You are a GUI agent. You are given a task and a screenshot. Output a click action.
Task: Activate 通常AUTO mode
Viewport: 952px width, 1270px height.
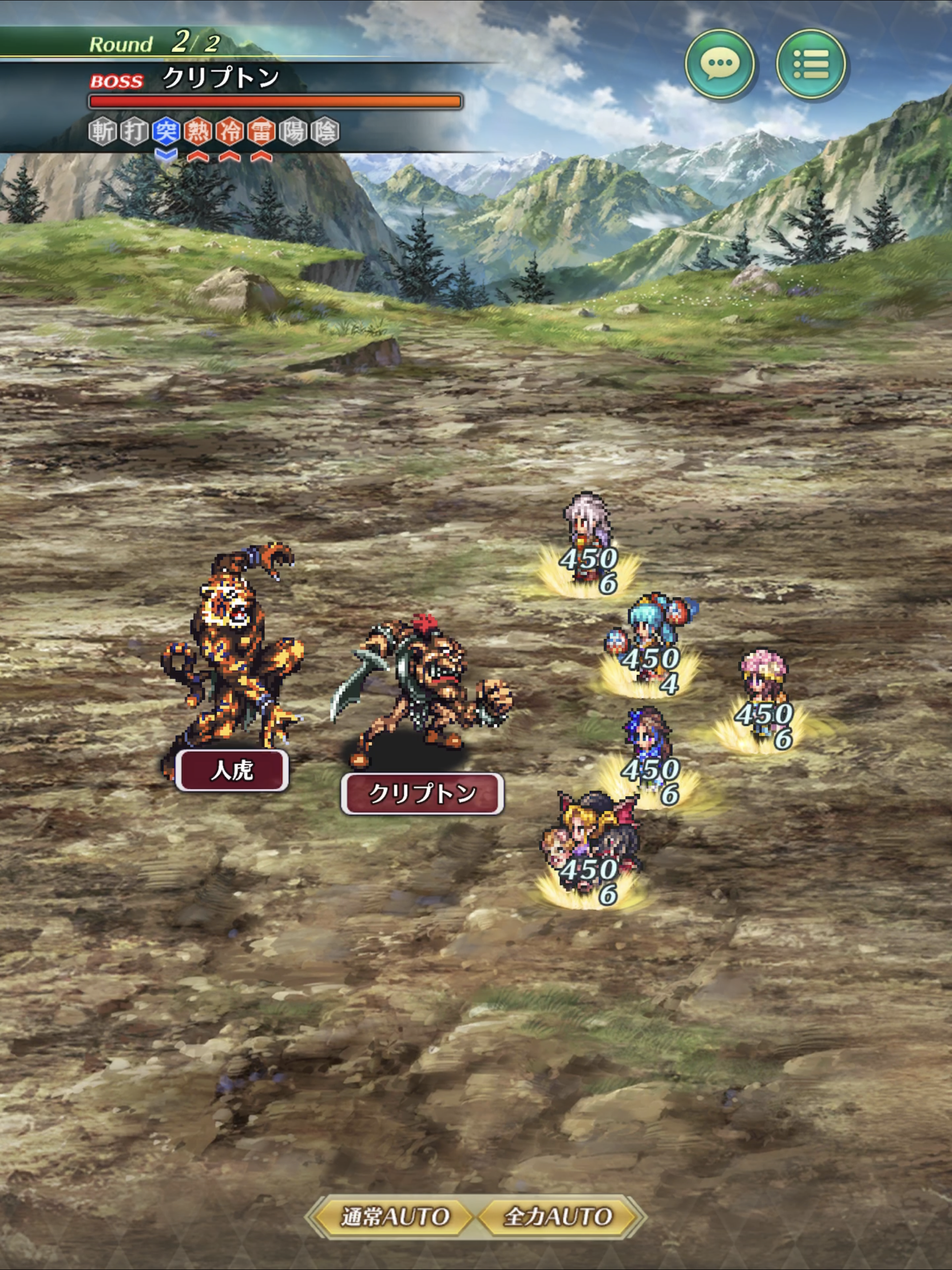394,1216
